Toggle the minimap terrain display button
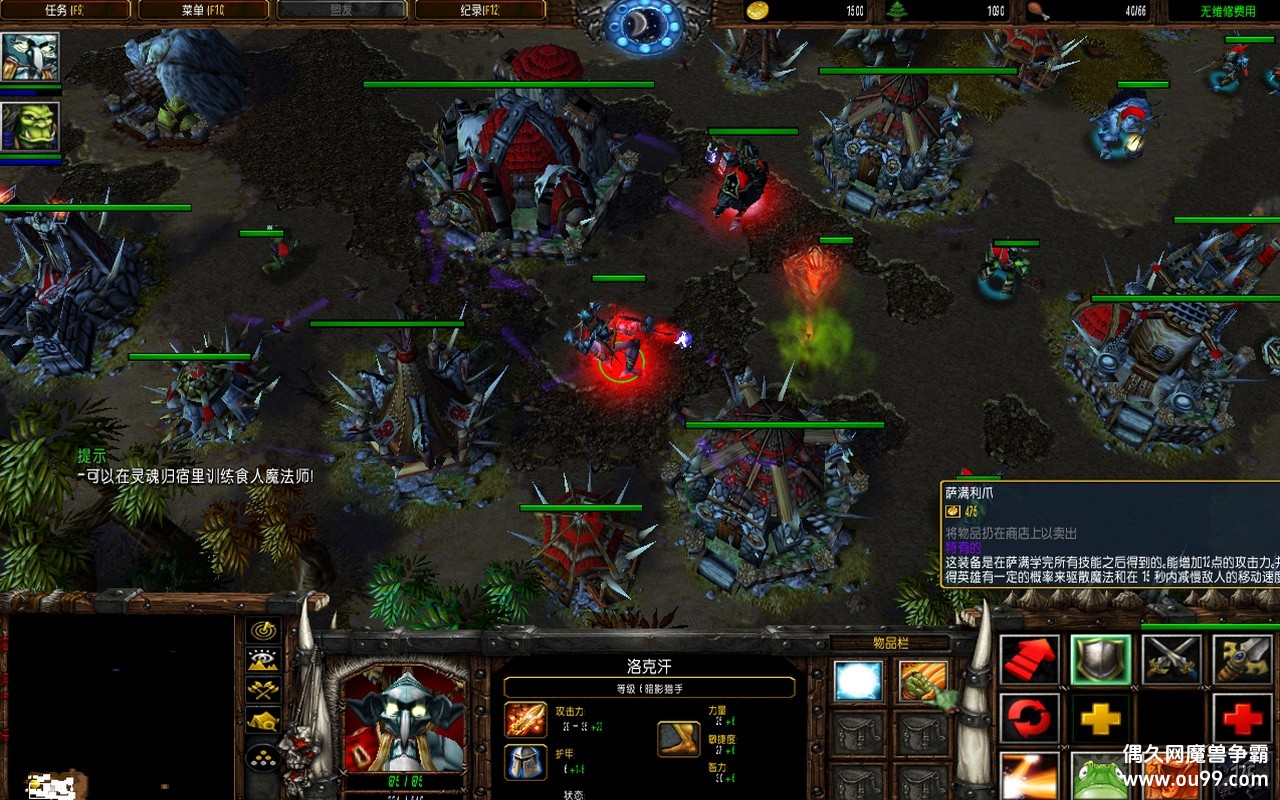Image resolution: width=1280 pixels, height=800 pixels. pyautogui.click(x=264, y=660)
